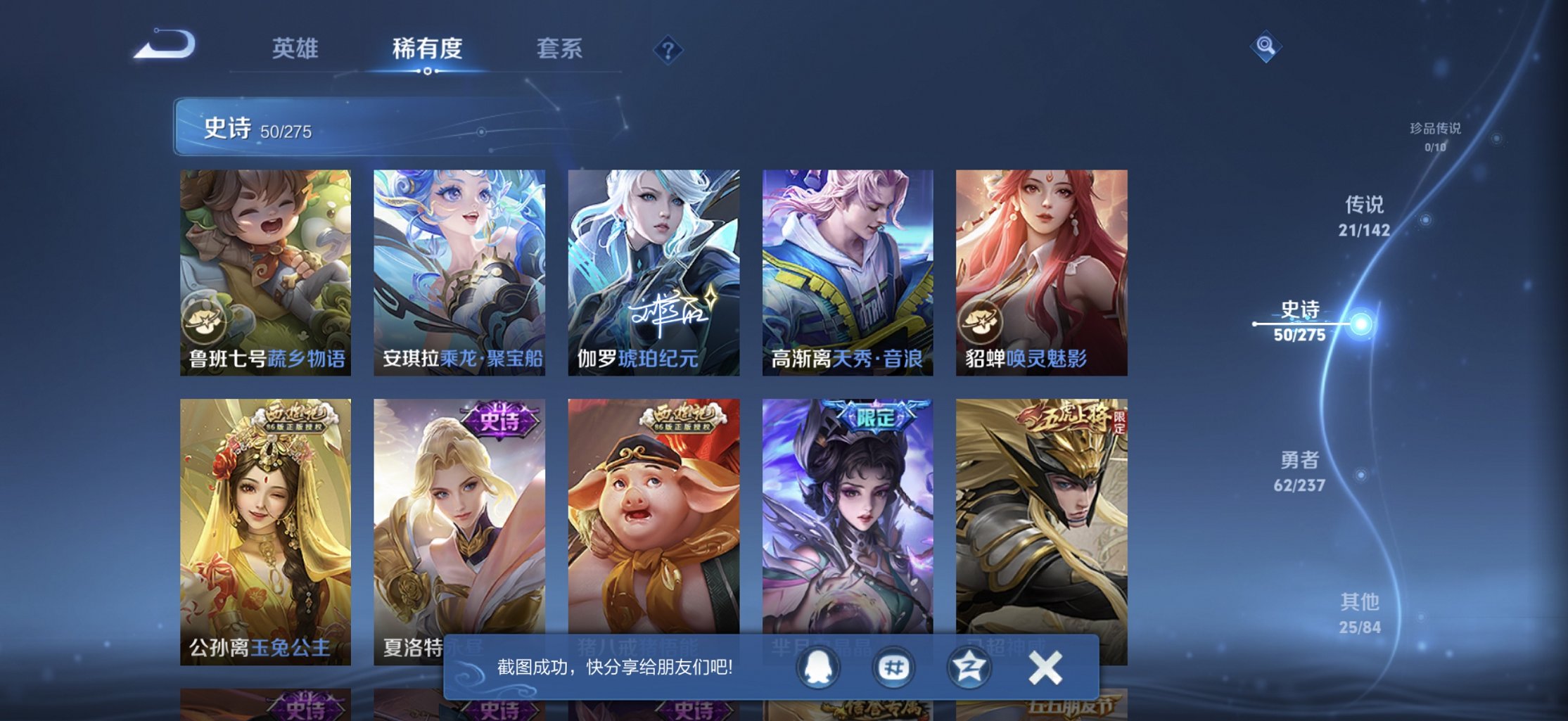
Task: Switch to the 英雄 tab
Action: point(296,49)
